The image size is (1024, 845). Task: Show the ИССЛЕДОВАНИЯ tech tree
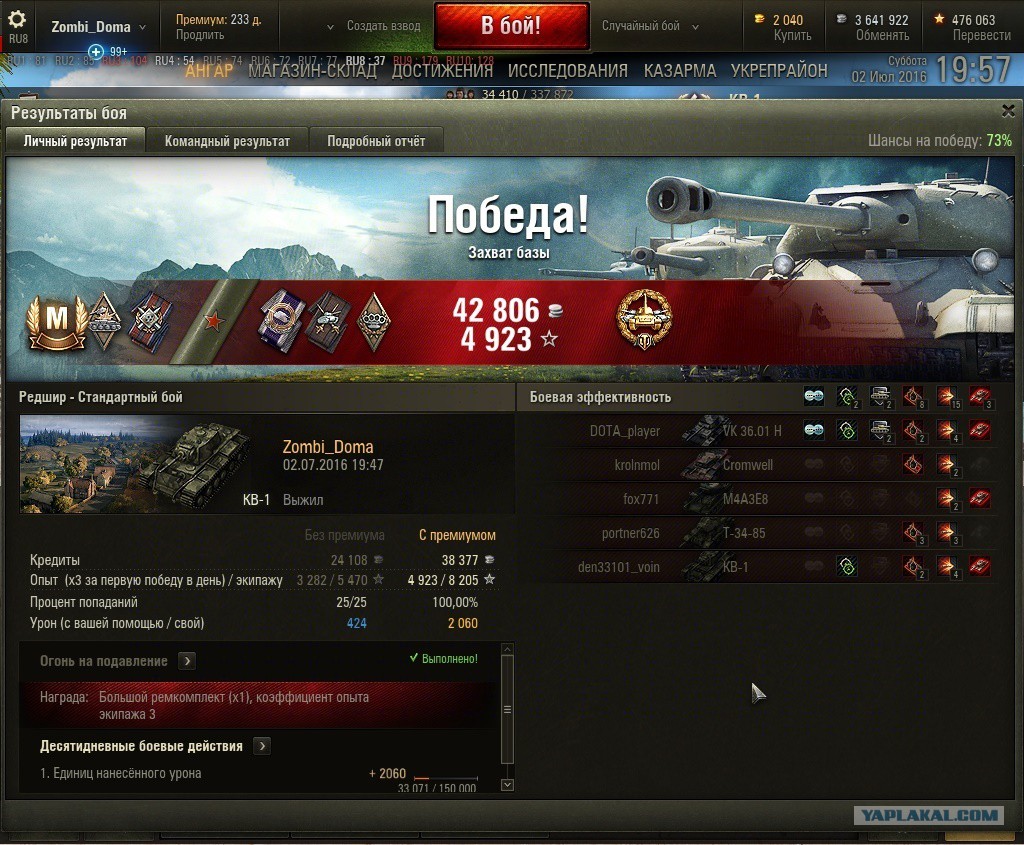click(x=567, y=71)
